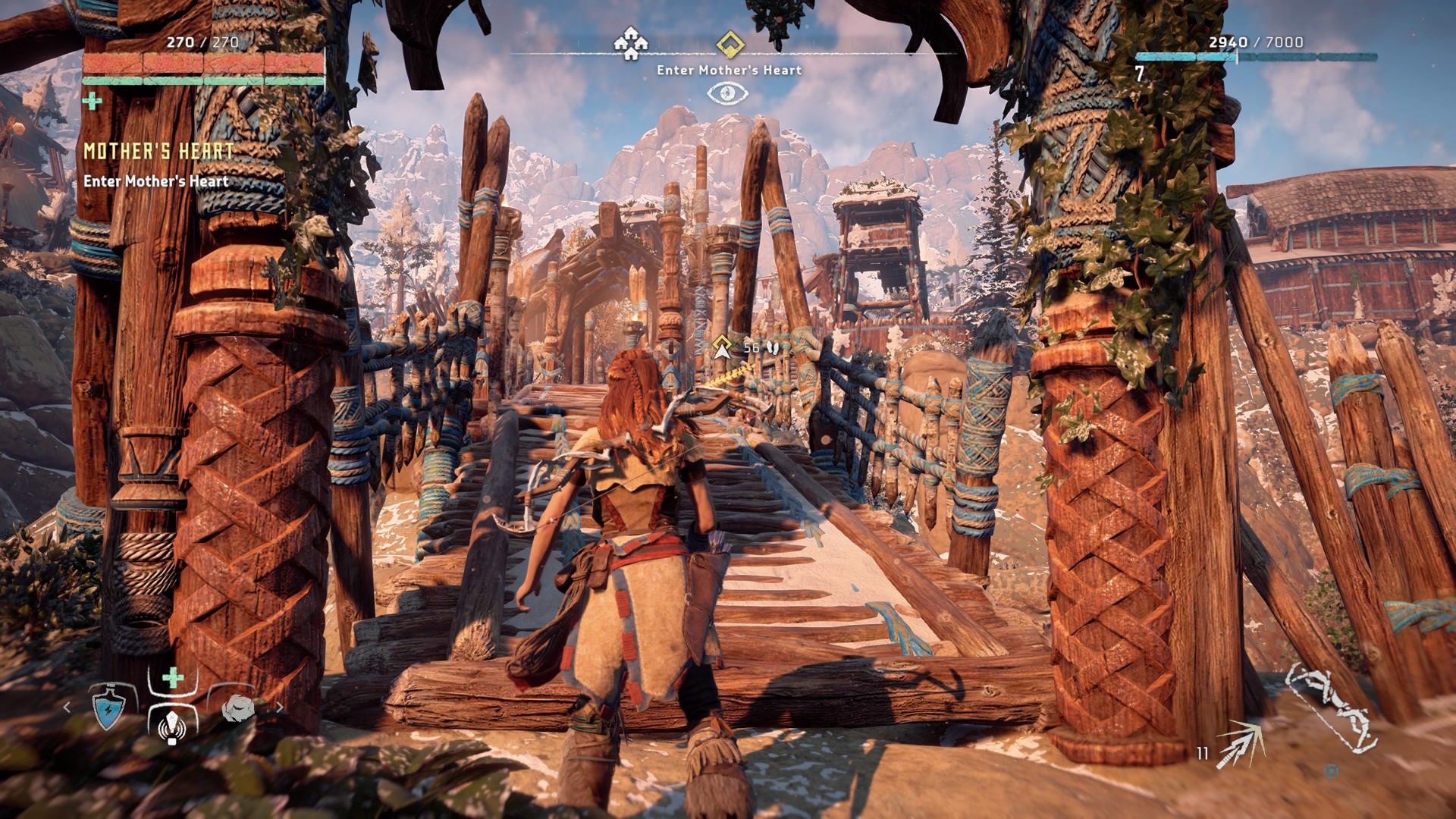This screenshot has width=1456, height=819.
Task: Select the white settlement icon on the compass
Action: point(631,43)
